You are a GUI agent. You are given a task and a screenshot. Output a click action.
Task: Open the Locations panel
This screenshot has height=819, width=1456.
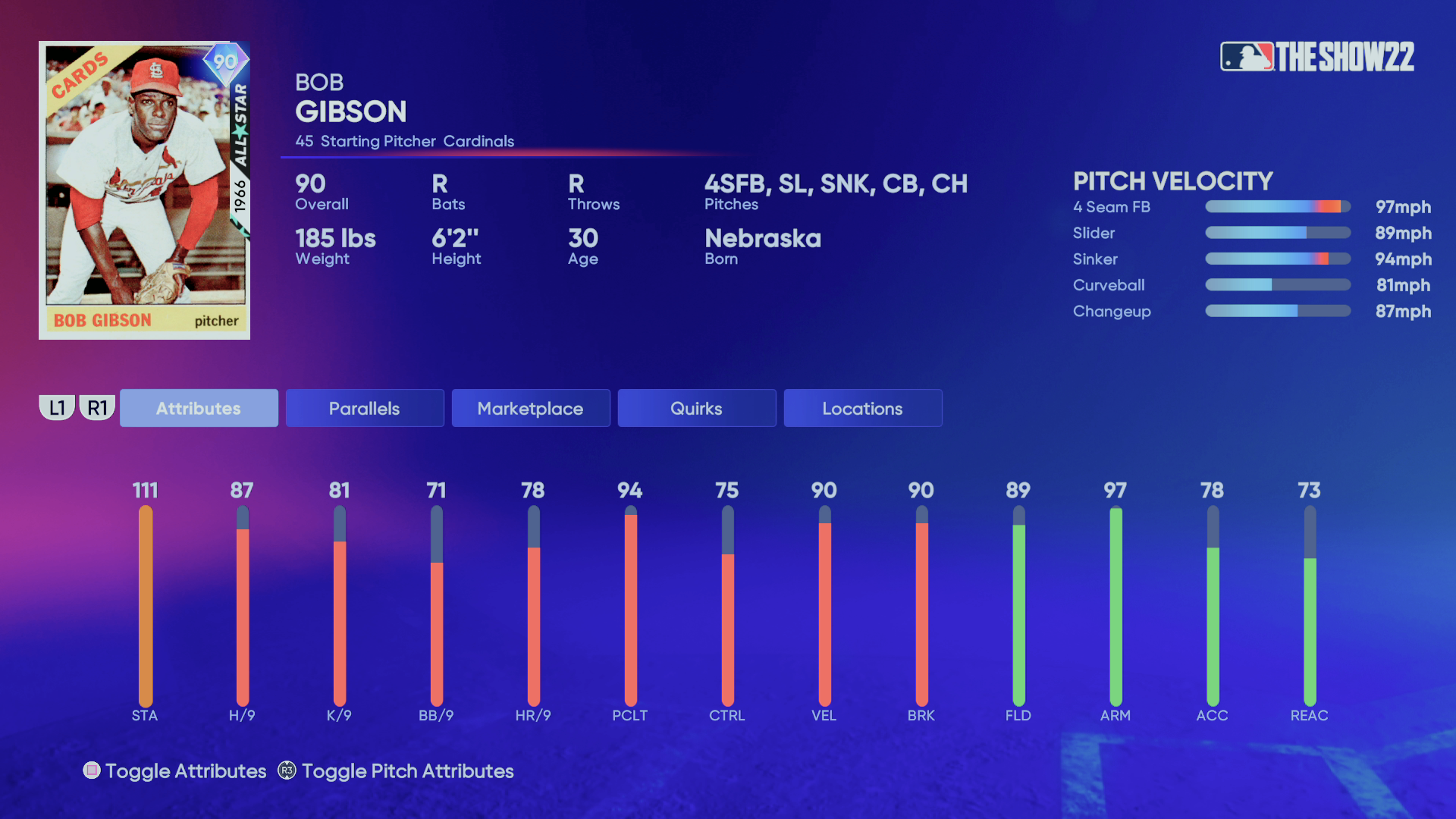(862, 408)
